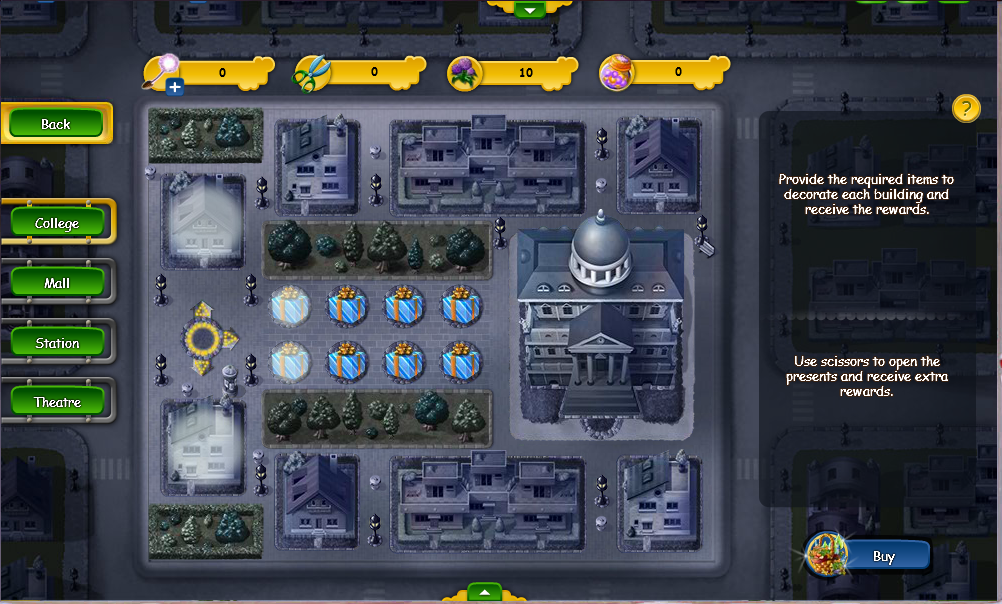Viewport: 1002px width, 604px height.
Task: Add more magic wands with plus icon
Action: coord(175,88)
